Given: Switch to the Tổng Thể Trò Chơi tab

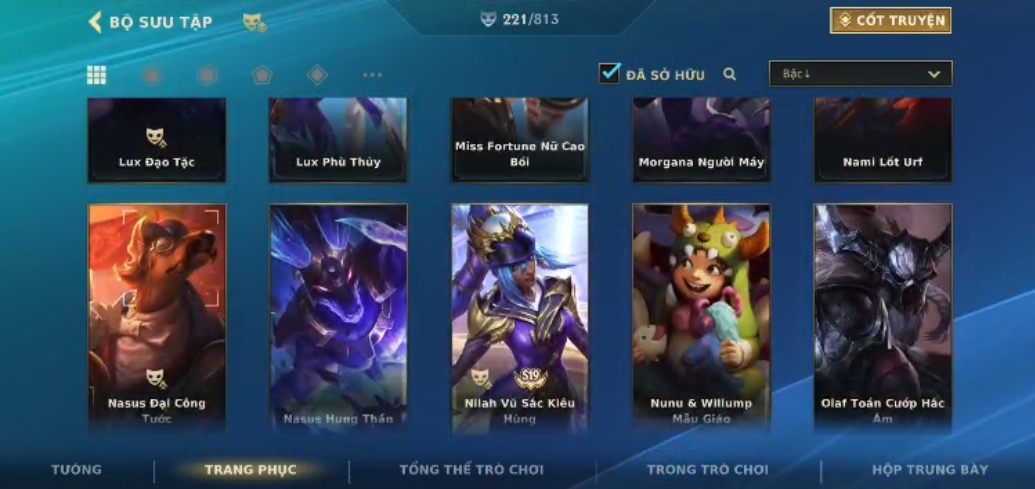Looking at the screenshot, I should pos(471,470).
